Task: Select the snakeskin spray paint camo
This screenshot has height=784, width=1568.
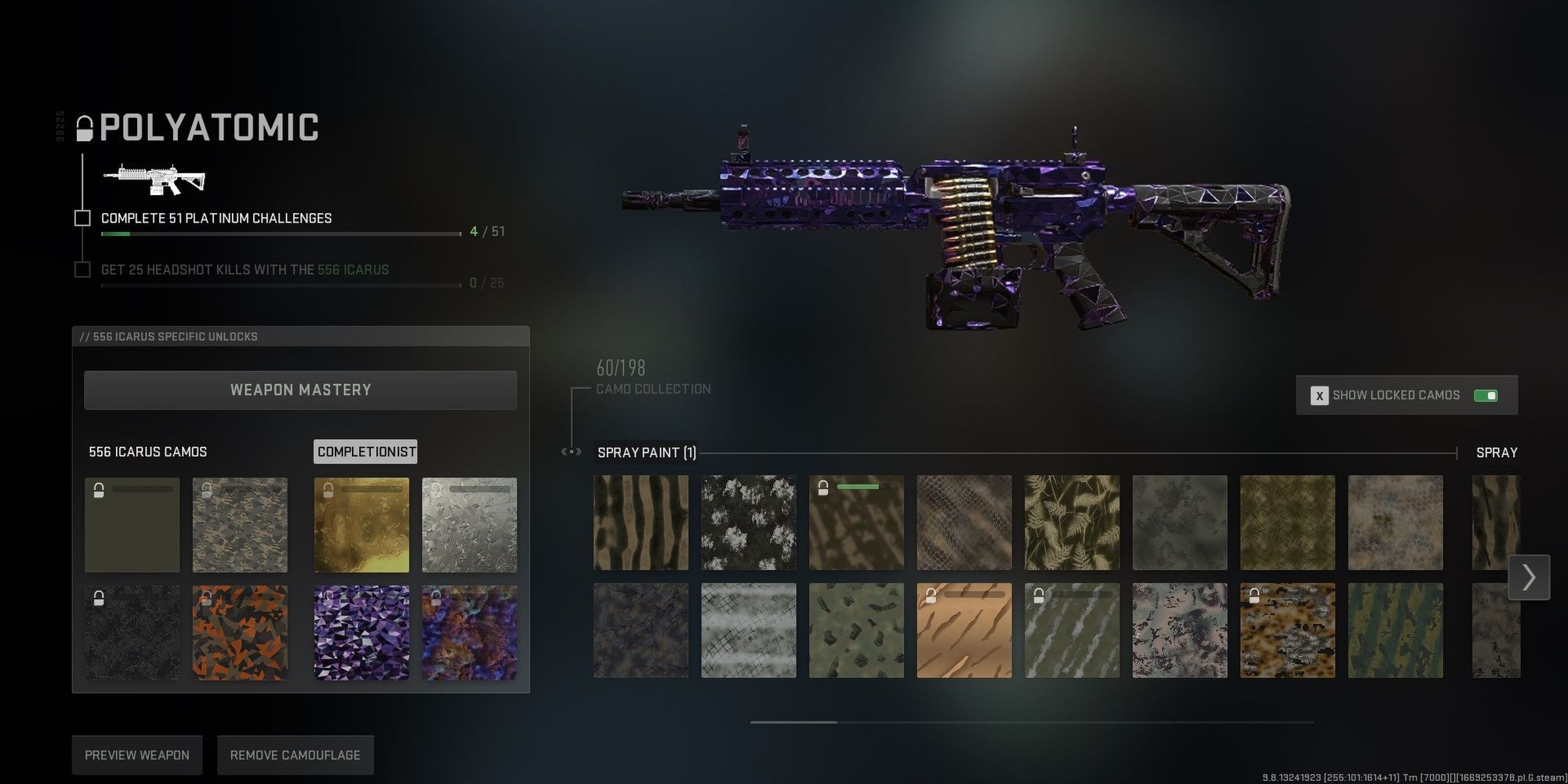Action: pos(964,523)
